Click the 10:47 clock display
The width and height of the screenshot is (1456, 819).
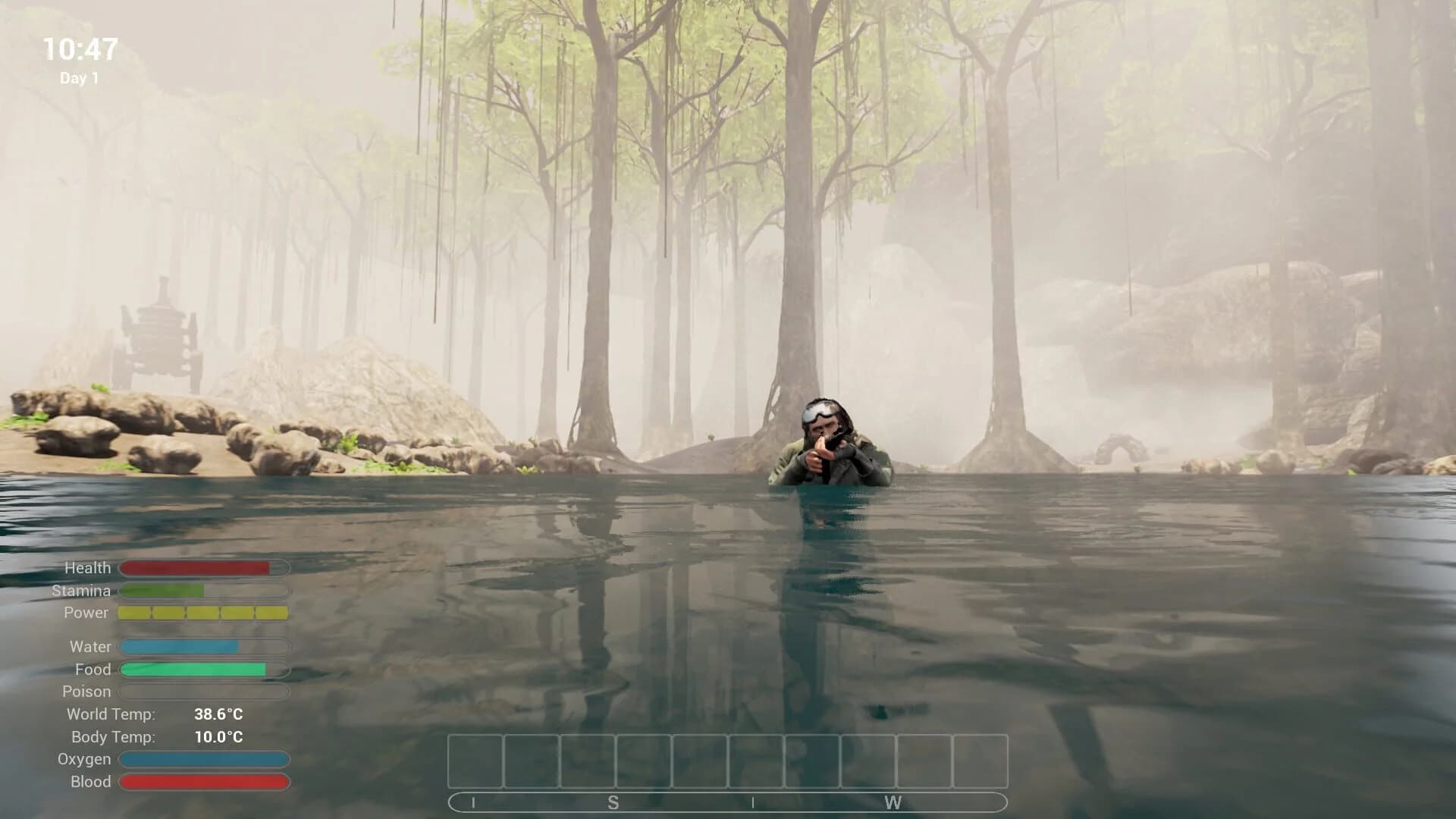pyautogui.click(x=80, y=49)
